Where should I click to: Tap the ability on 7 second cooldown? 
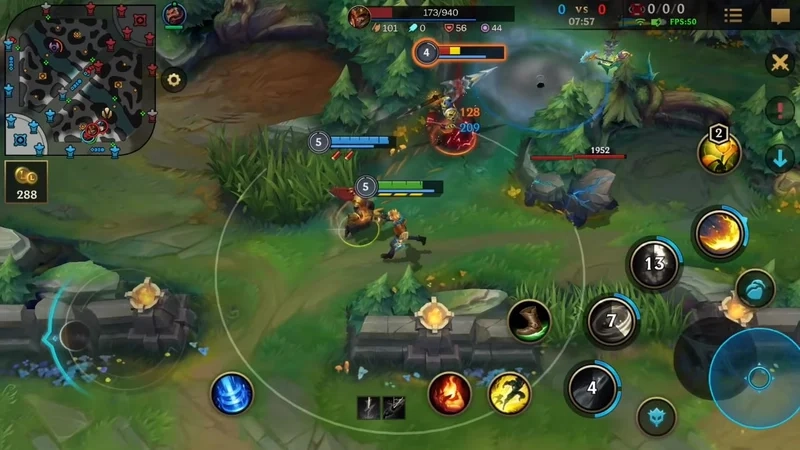pos(611,322)
